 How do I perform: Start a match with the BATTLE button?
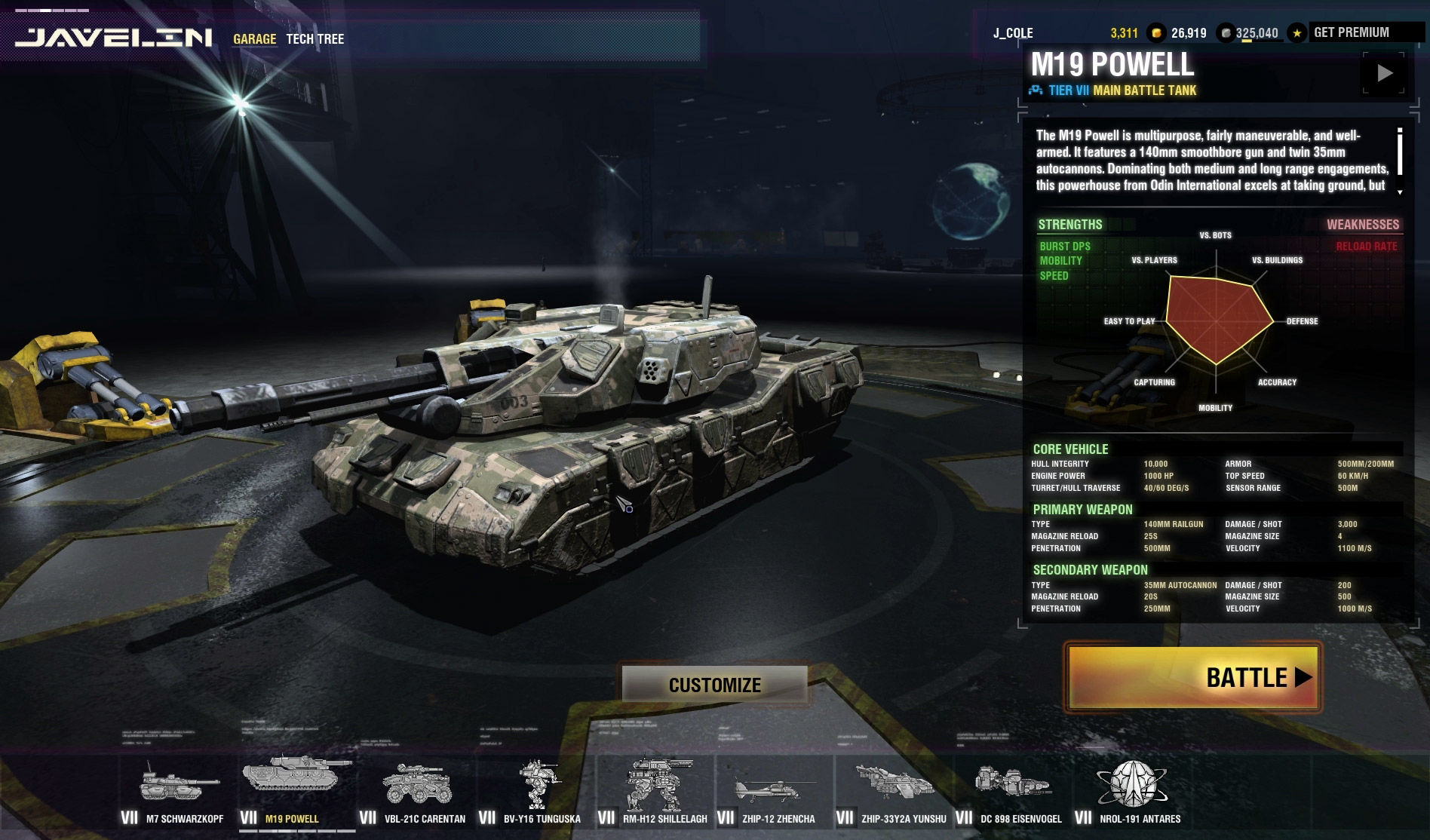point(1192,676)
